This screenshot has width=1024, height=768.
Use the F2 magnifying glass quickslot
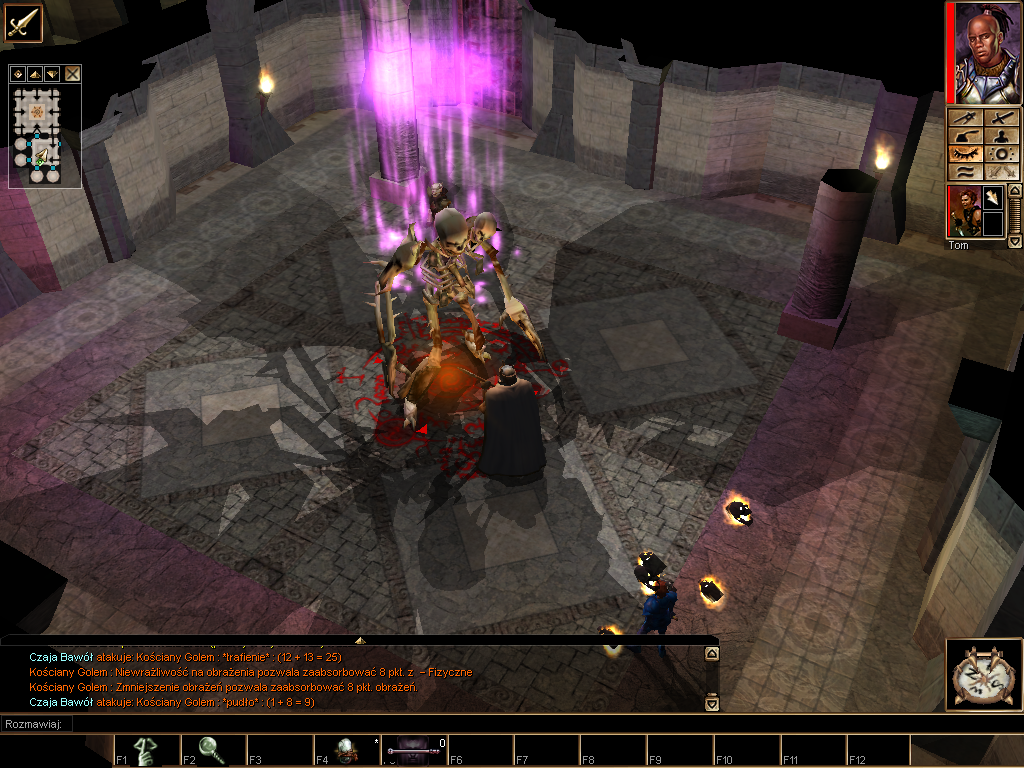[212, 750]
